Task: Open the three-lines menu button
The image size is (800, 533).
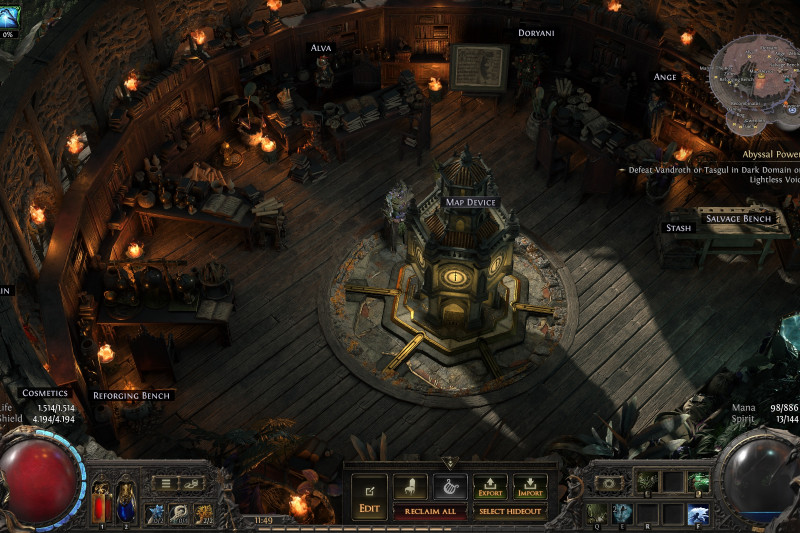Action: (x=166, y=484)
